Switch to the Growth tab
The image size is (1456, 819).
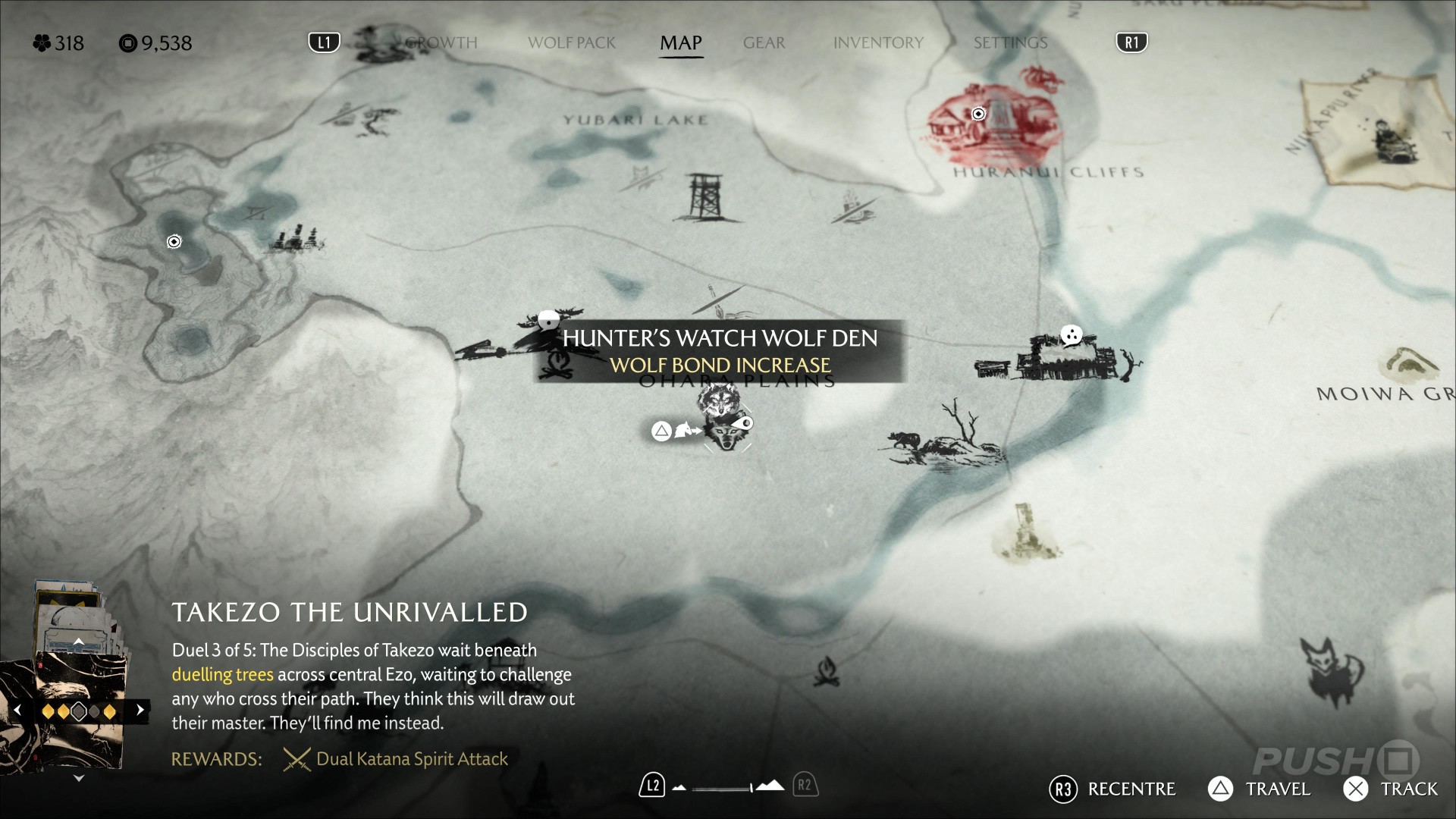(441, 43)
